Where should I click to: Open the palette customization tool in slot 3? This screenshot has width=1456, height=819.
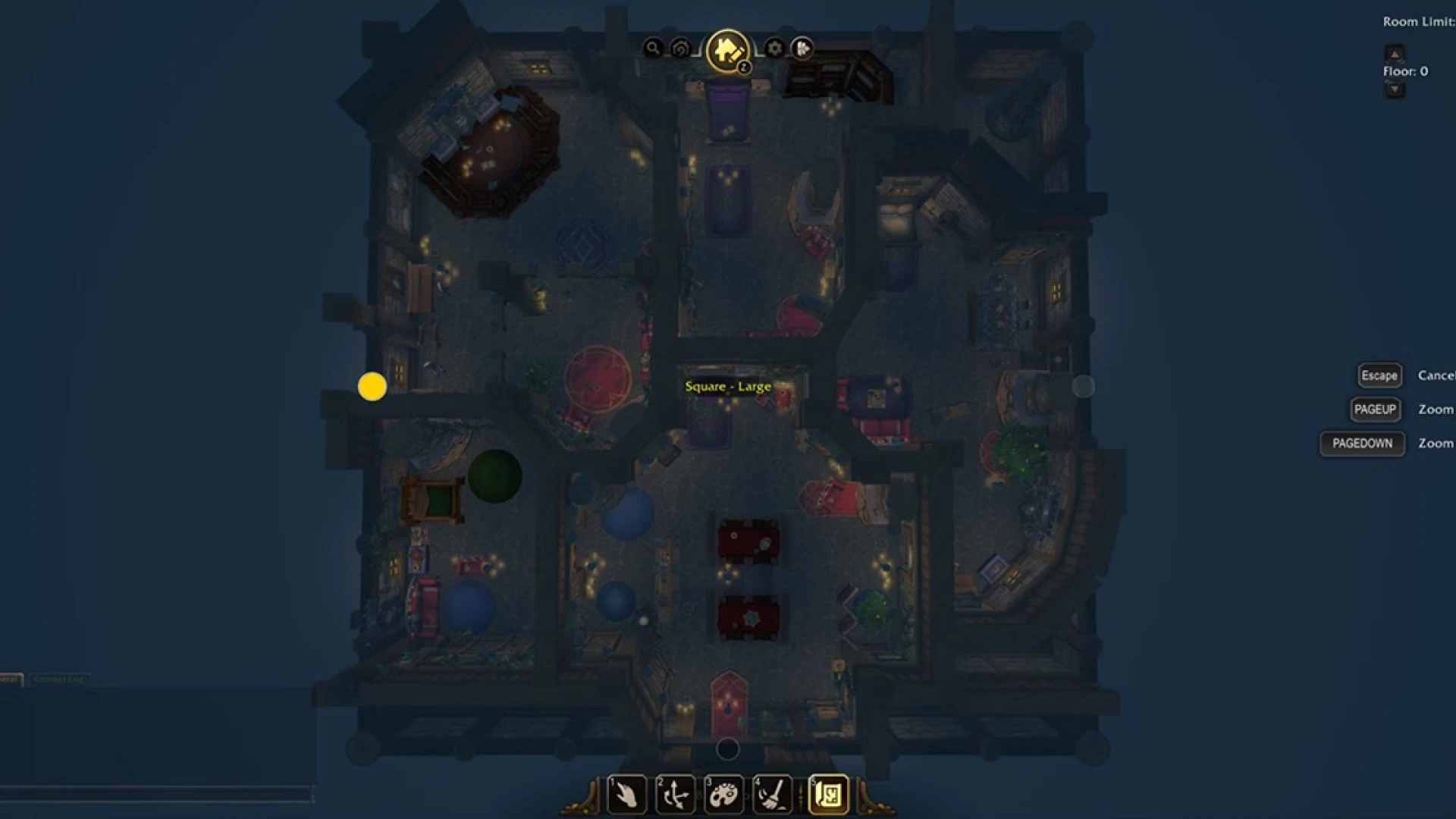point(724,795)
